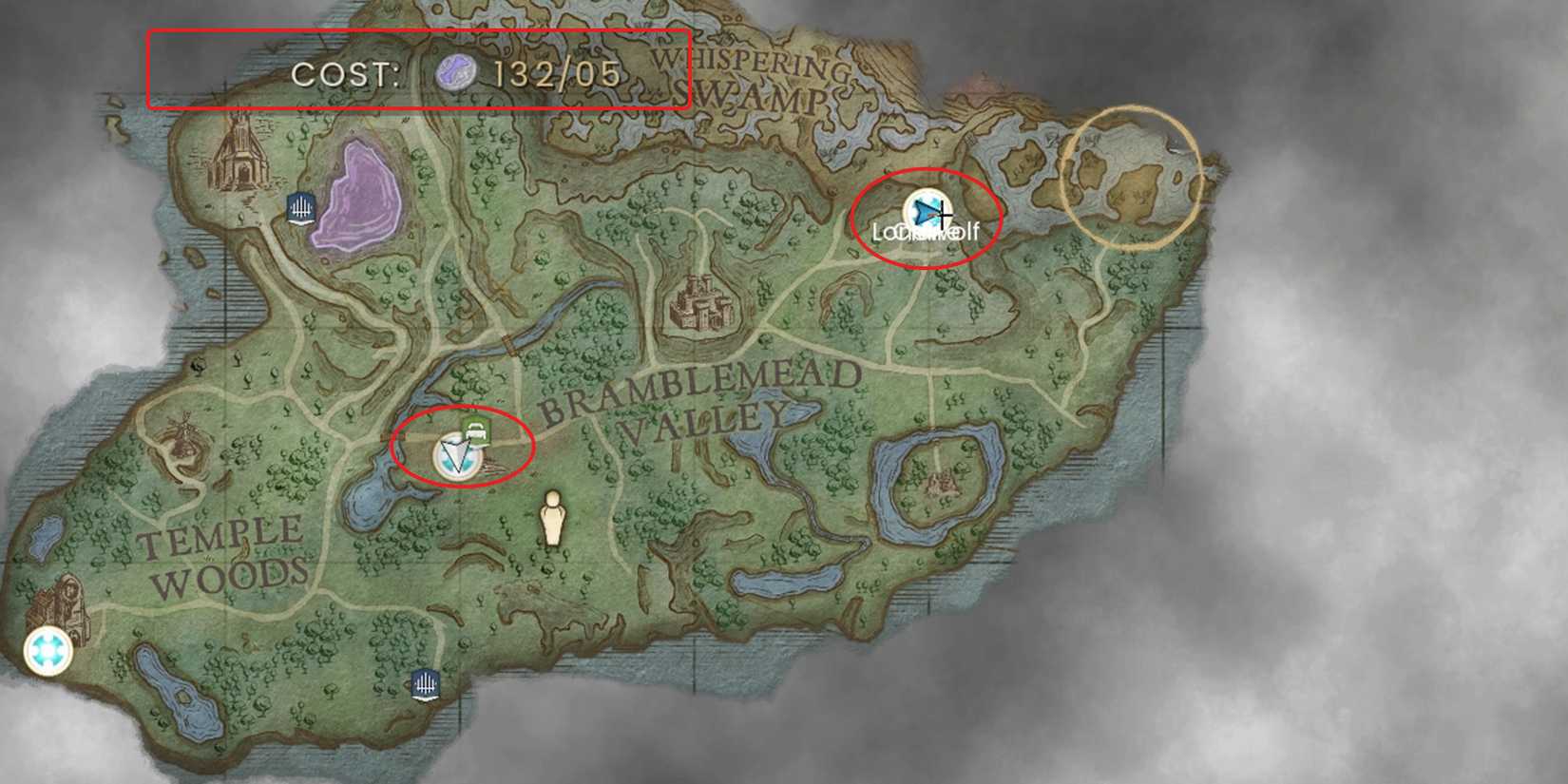Select the blue banner icon beside the purple lake

click(301, 209)
